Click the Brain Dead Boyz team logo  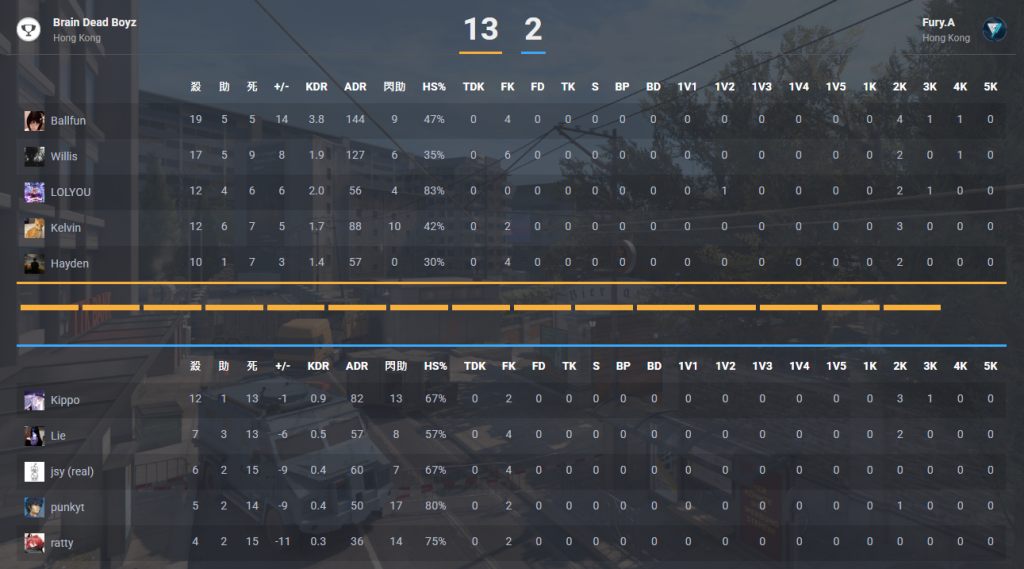pyautogui.click(x=29, y=29)
